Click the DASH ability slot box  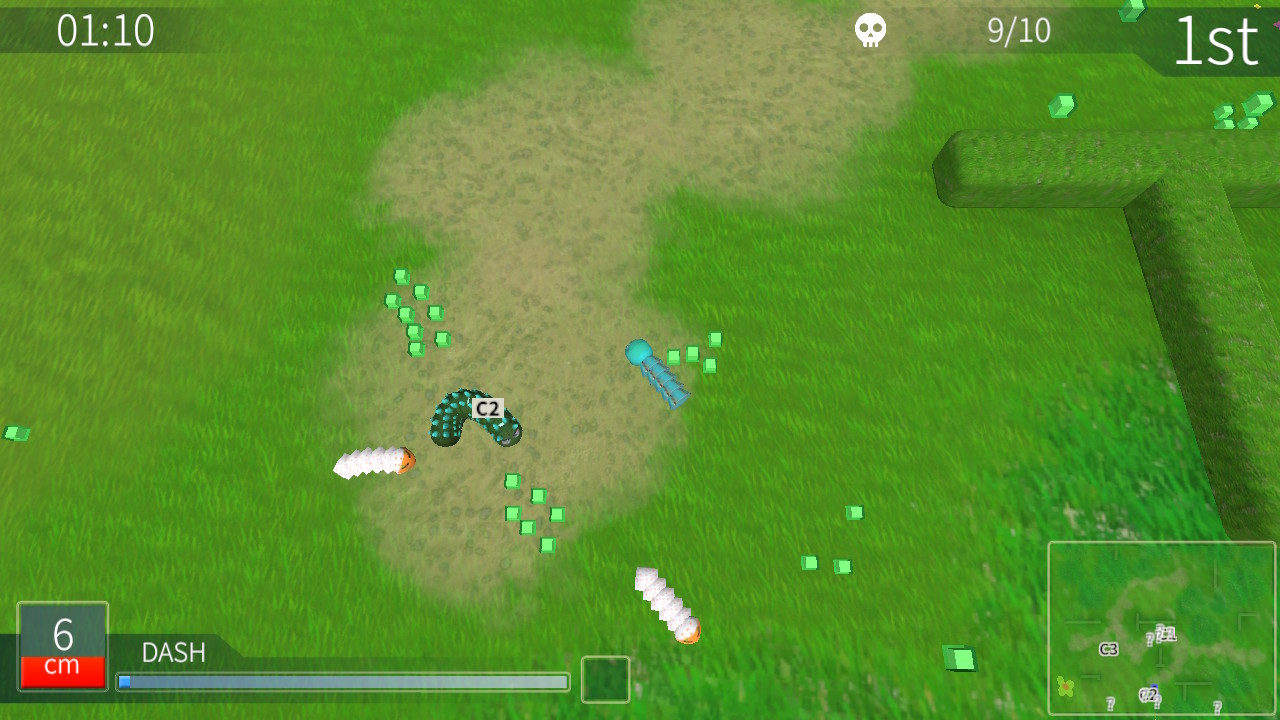605,679
